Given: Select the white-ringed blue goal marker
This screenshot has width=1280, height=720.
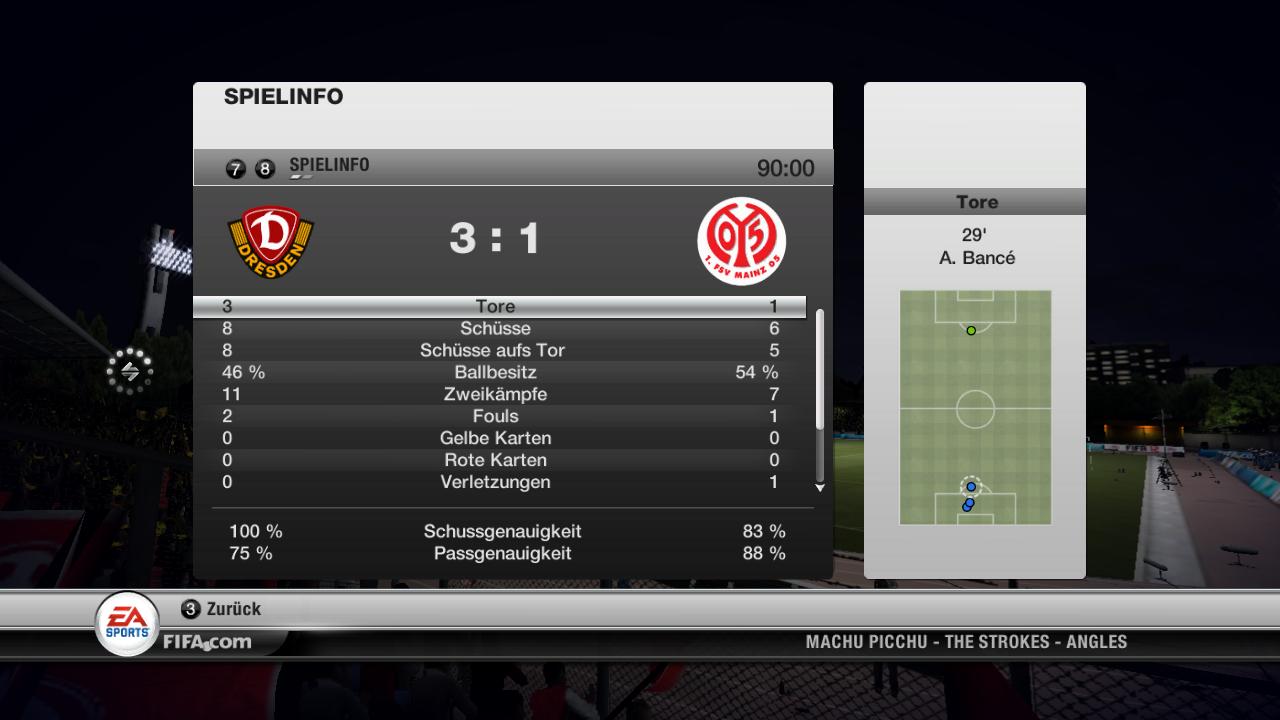Looking at the screenshot, I should pos(971,487).
